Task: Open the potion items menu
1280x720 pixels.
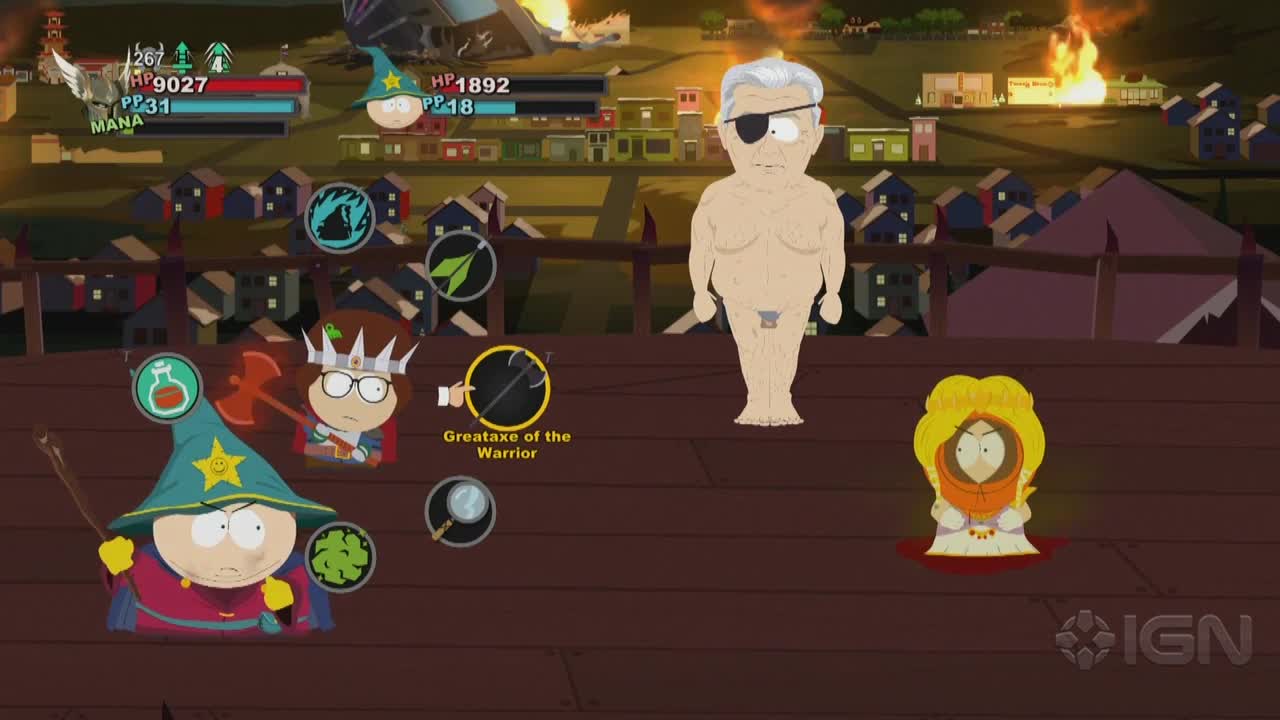Action: point(167,389)
